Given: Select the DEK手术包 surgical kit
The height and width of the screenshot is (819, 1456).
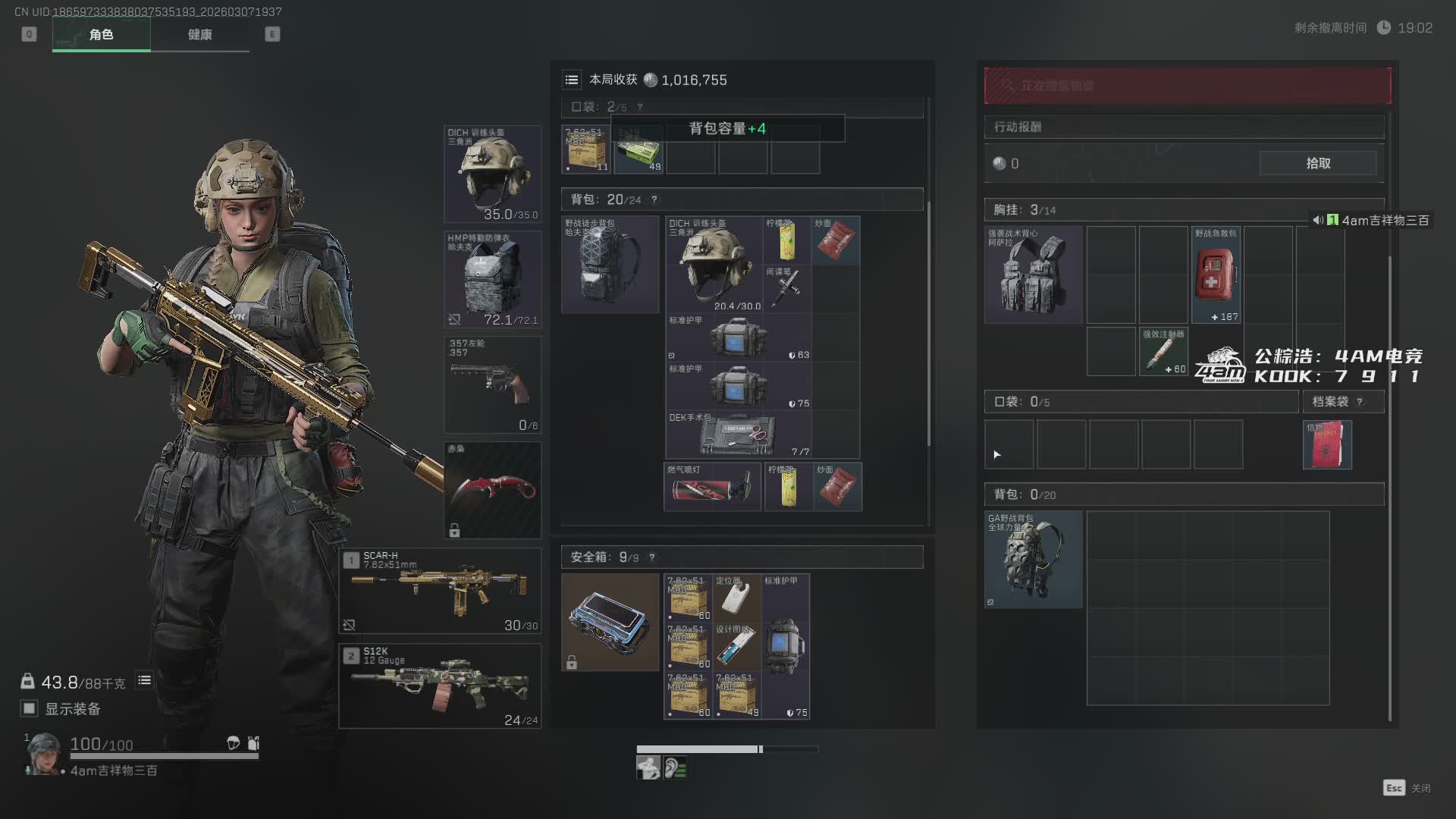Looking at the screenshot, I should pyautogui.click(x=738, y=435).
